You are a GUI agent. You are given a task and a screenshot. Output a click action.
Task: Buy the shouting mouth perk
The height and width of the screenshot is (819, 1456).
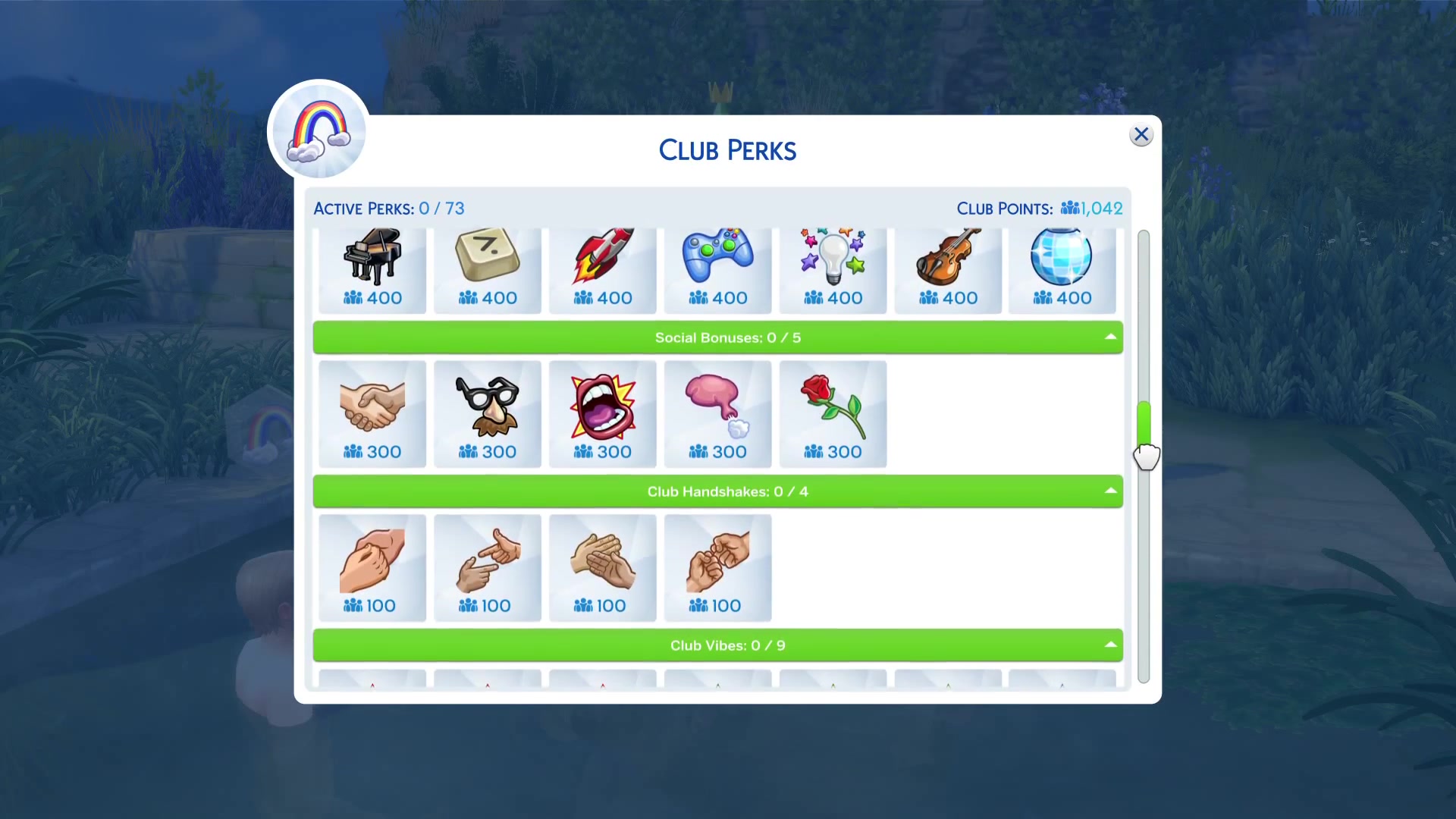coord(603,414)
